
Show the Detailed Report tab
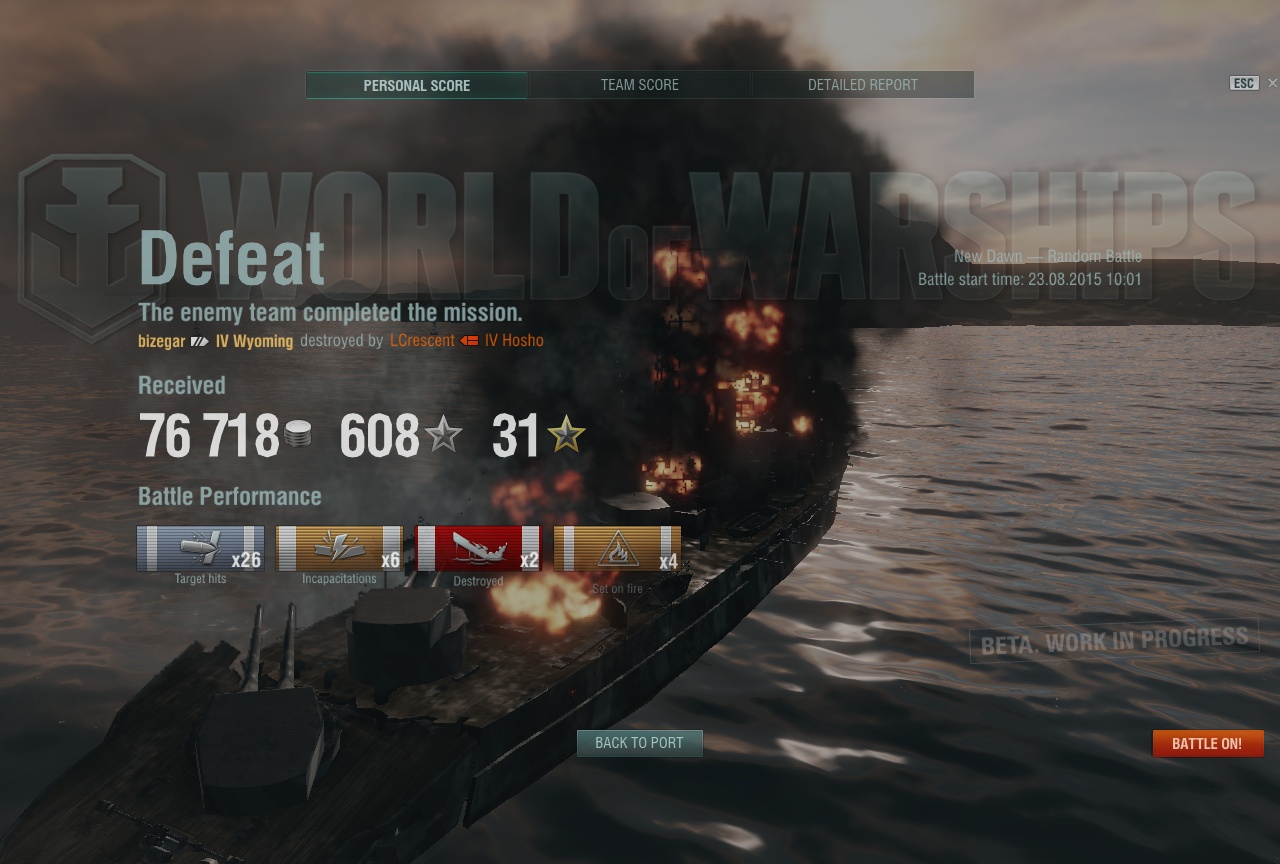click(x=862, y=85)
